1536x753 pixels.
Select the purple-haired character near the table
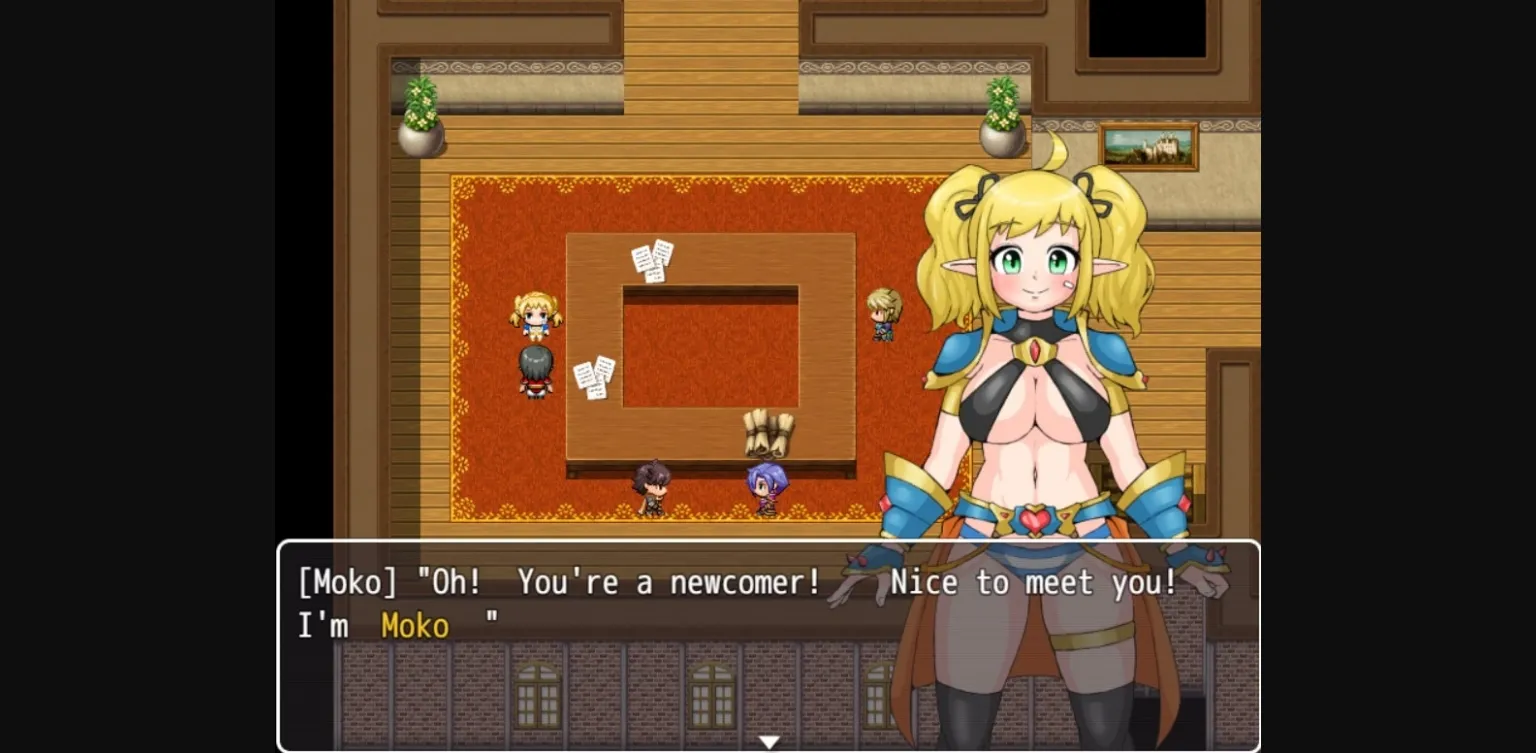point(765,485)
